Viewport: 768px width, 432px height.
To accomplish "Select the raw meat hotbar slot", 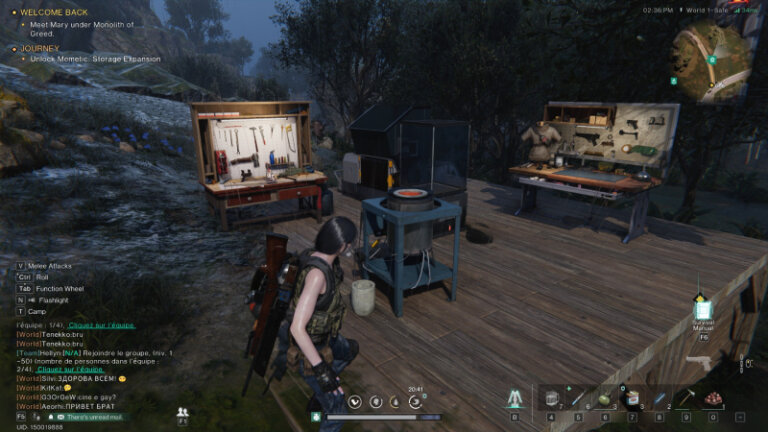I will coord(713,399).
